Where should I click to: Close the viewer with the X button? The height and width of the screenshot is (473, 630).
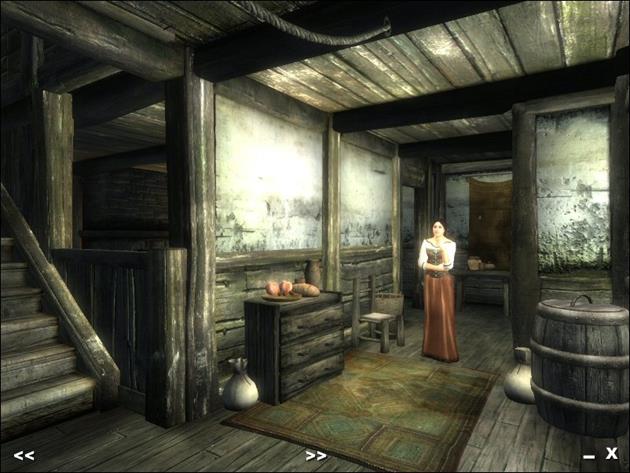611,453
